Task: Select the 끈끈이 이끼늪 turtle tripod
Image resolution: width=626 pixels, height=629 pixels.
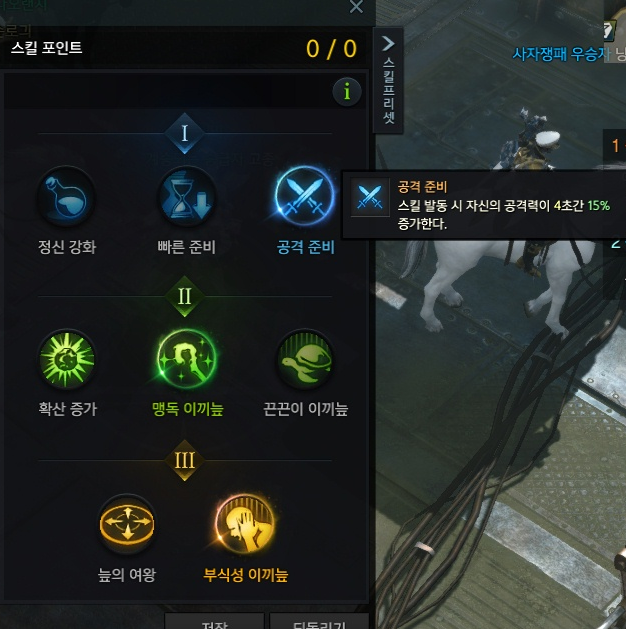Action: click(305, 360)
